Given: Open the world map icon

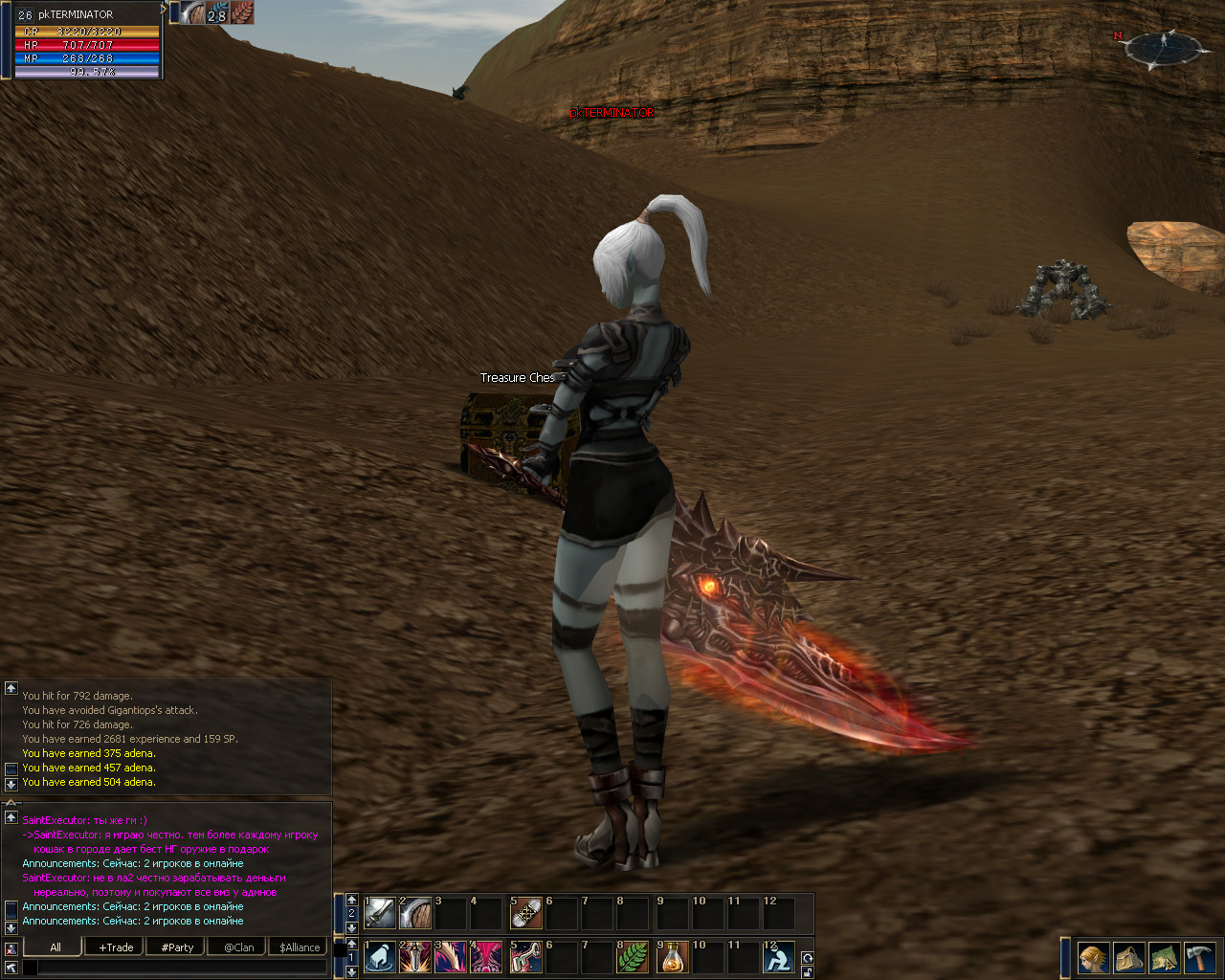Looking at the screenshot, I should tap(1164, 957).
